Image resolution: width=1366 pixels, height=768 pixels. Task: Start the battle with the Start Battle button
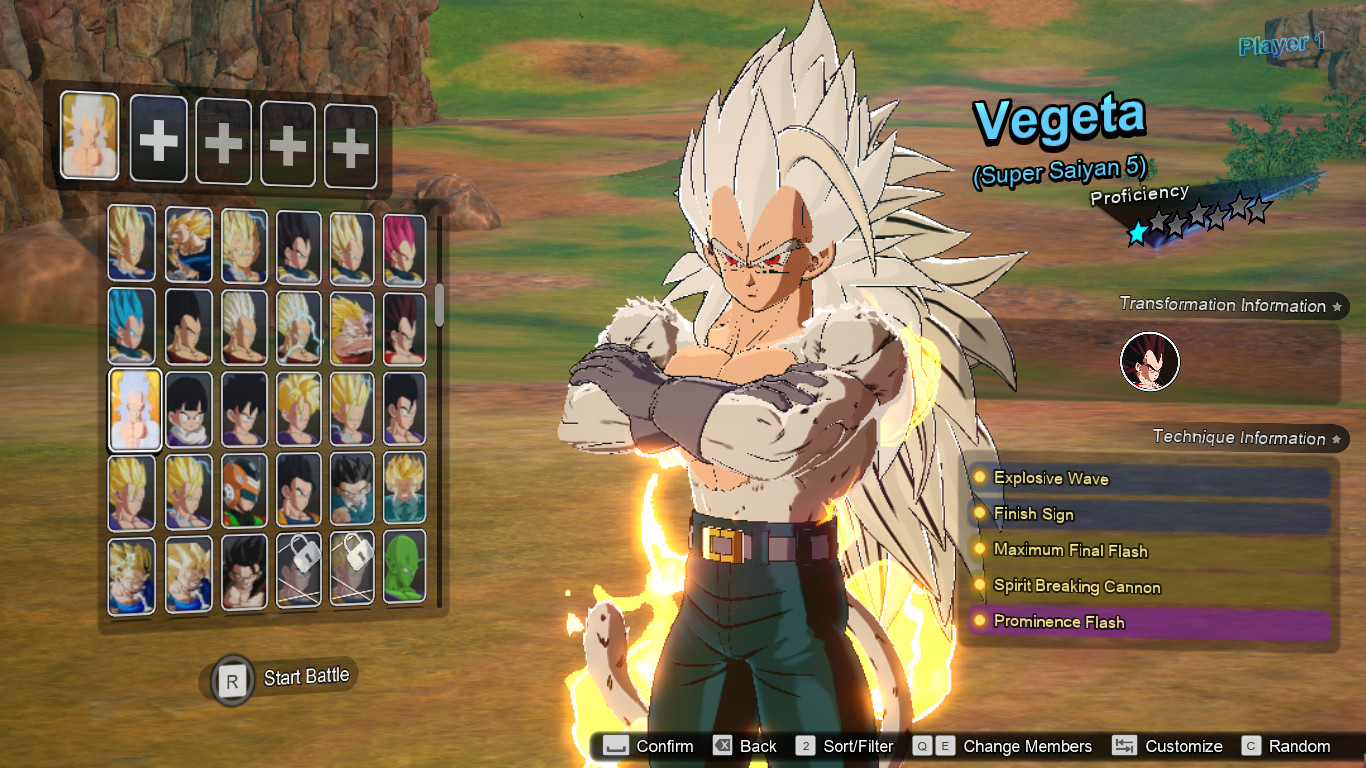pos(285,679)
